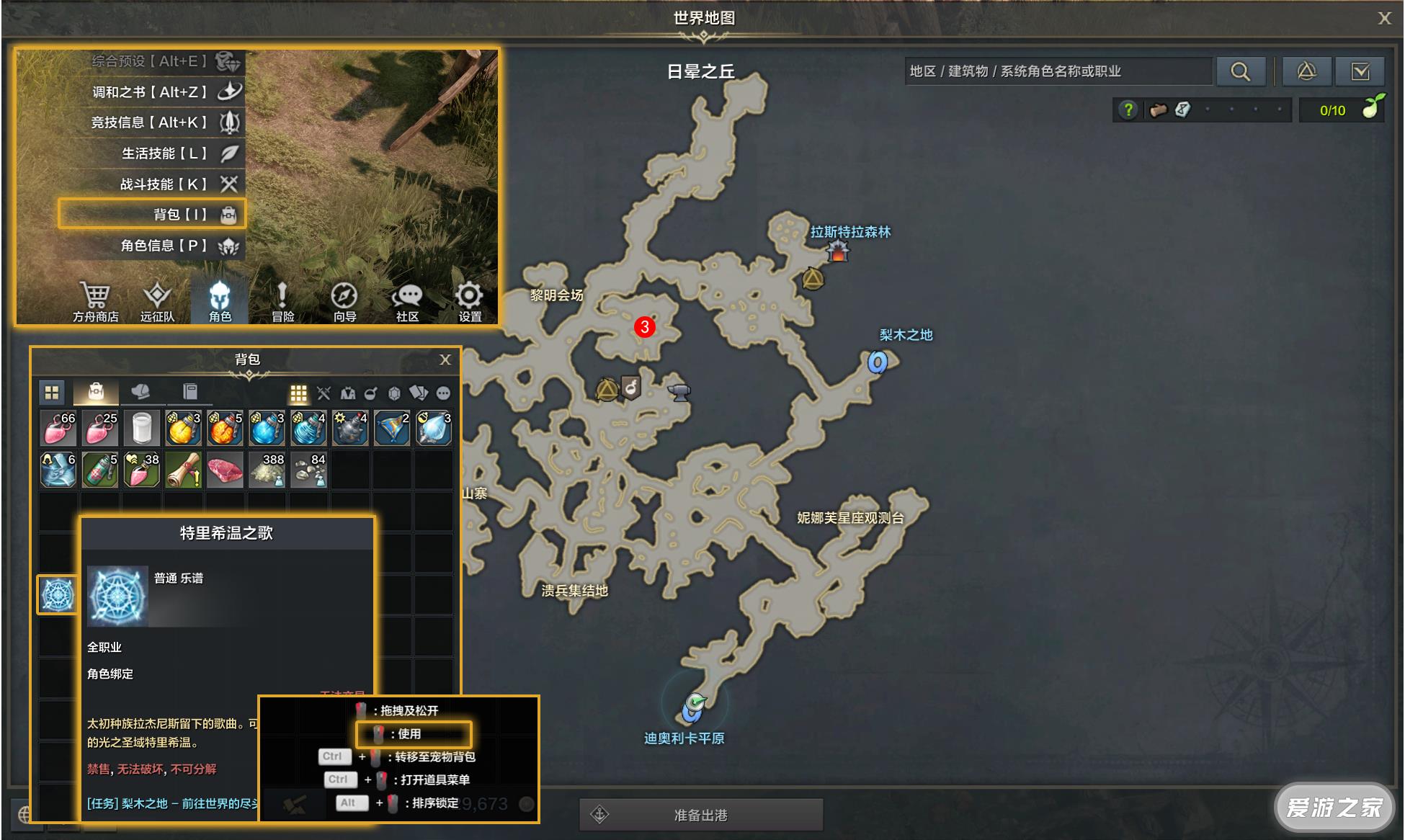
Task: Close the world map window
Action: [1384, 19]
